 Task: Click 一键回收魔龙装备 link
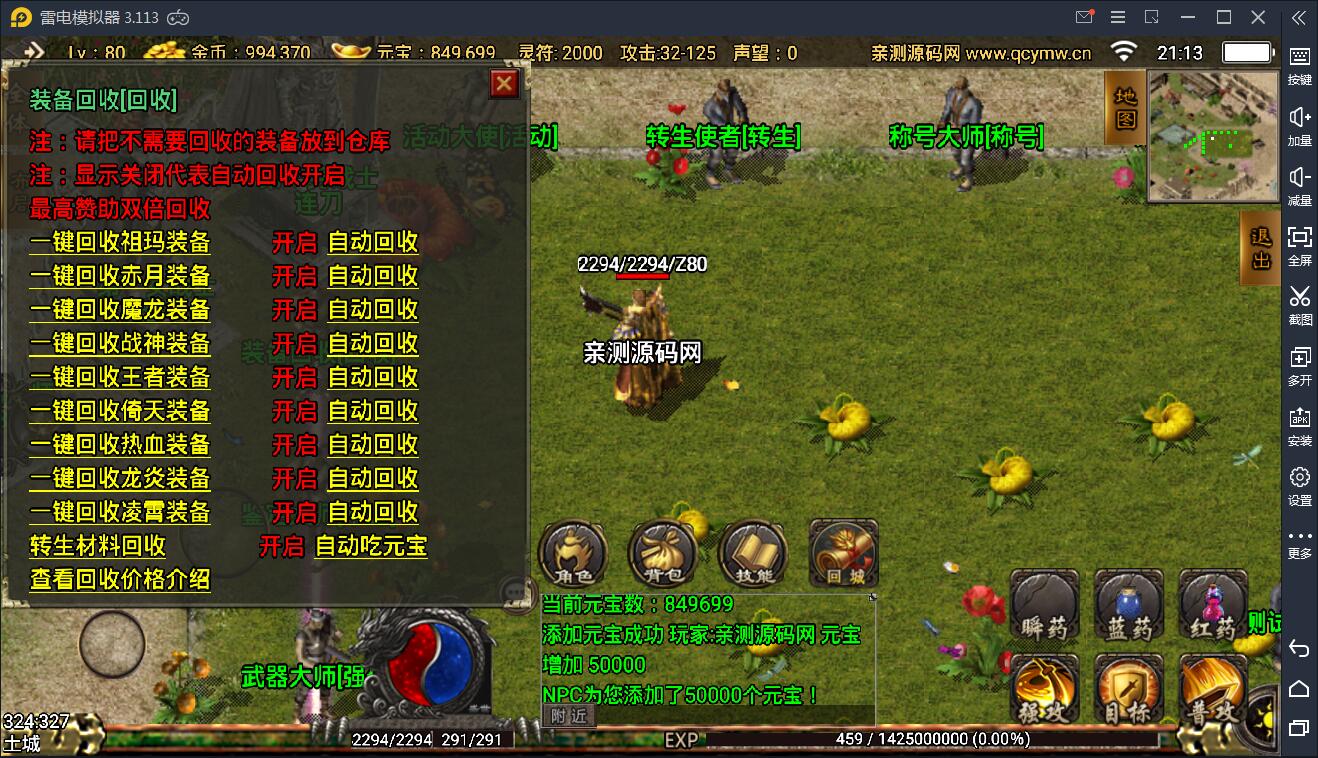click(x=120, y=309)
